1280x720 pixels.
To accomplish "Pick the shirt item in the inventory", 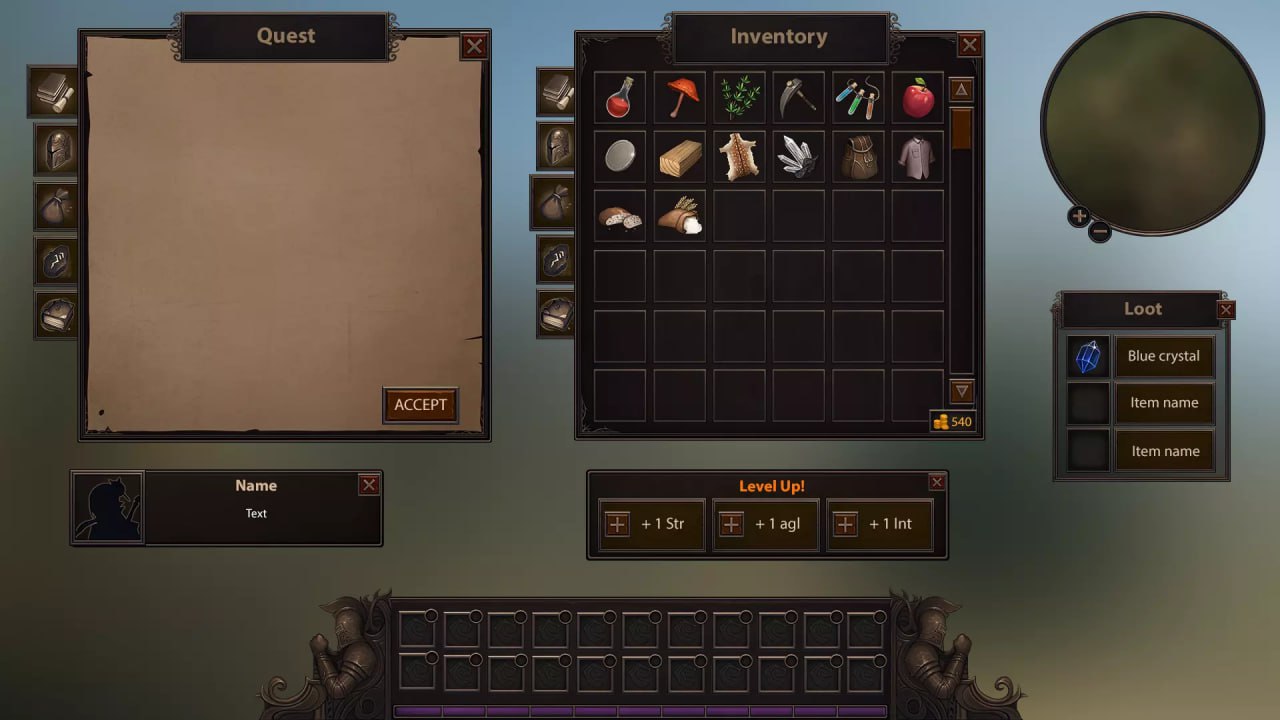I will point(917,157).
